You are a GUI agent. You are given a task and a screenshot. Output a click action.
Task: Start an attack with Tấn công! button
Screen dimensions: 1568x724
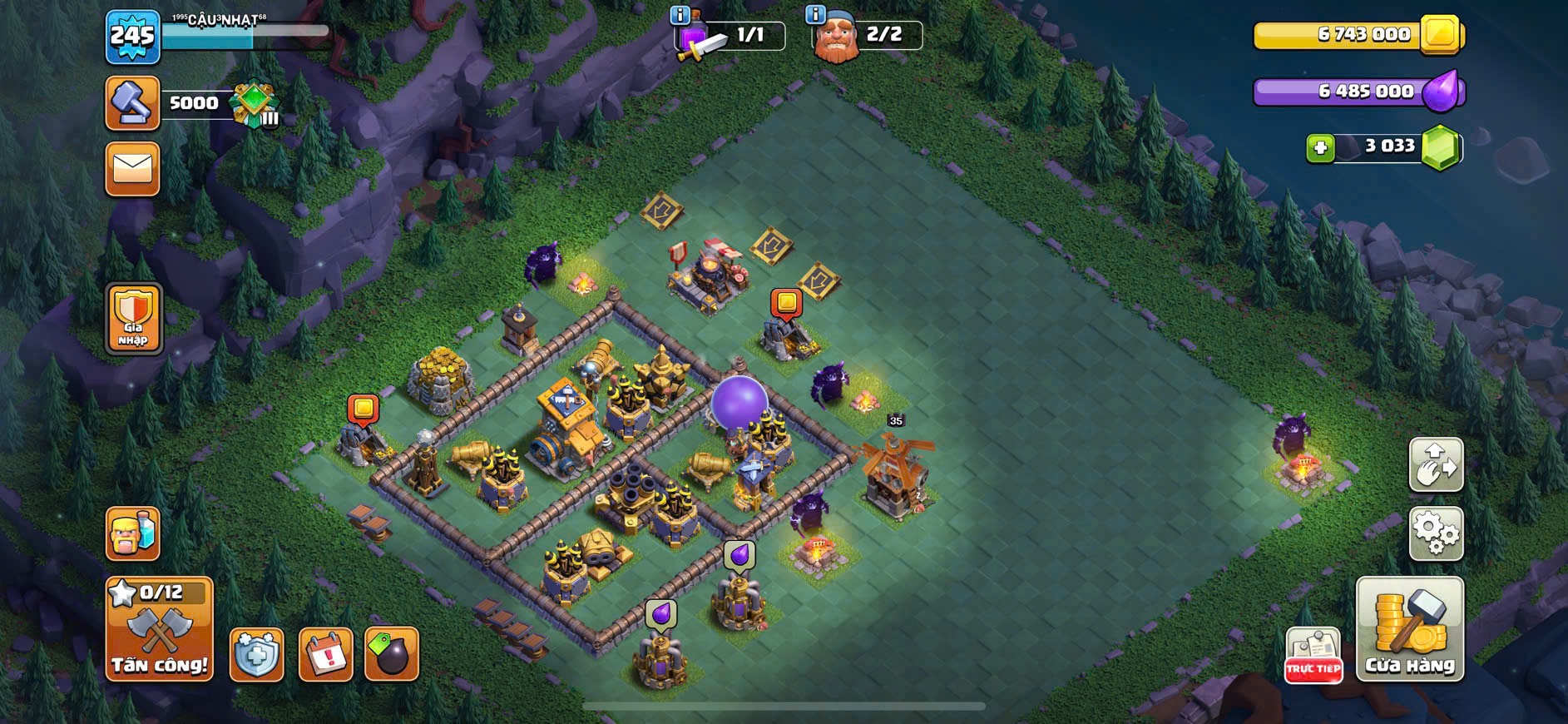click(x=159, y=629)
